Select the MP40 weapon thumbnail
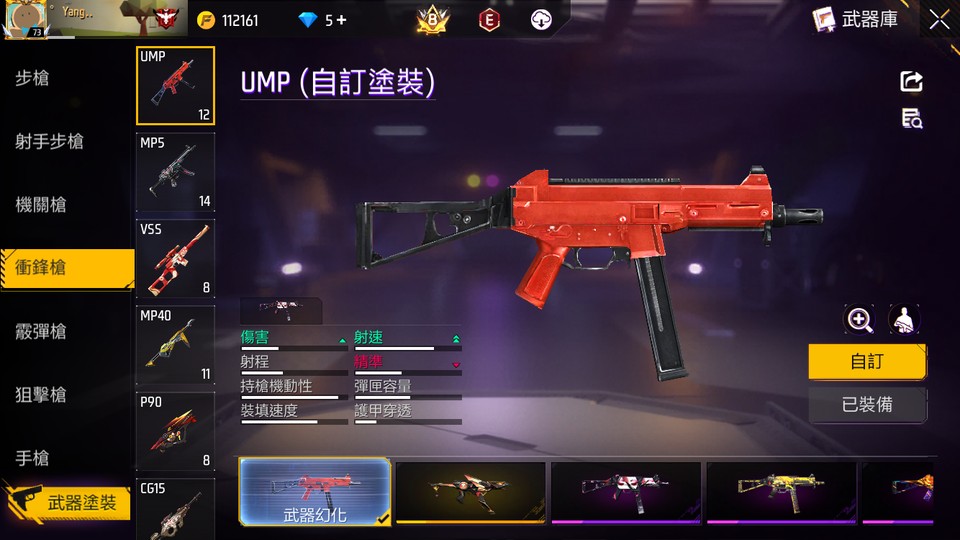The image size is (960, 540). click(x=175, y=346)
